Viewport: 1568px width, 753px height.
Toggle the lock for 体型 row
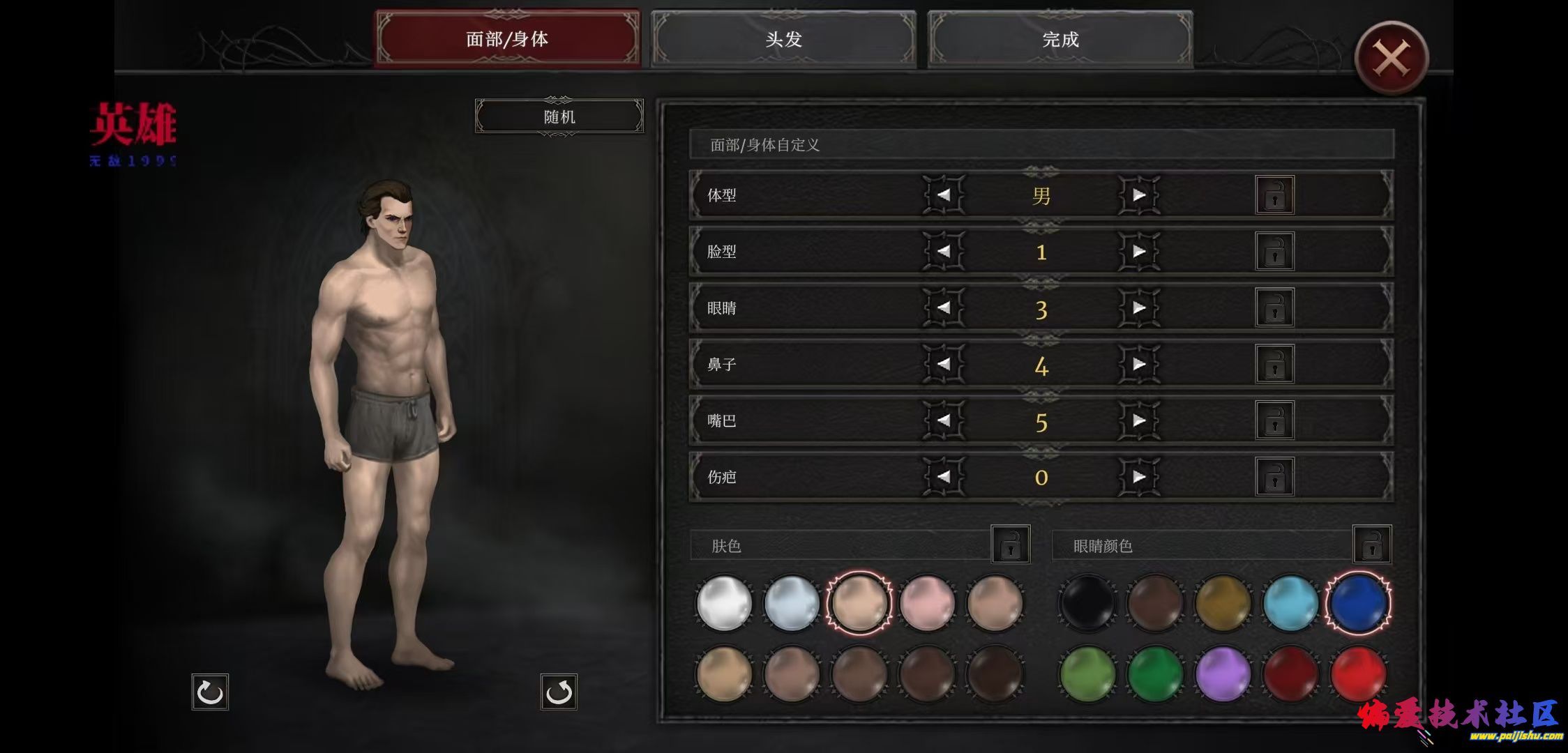(x=1274, y=195)
